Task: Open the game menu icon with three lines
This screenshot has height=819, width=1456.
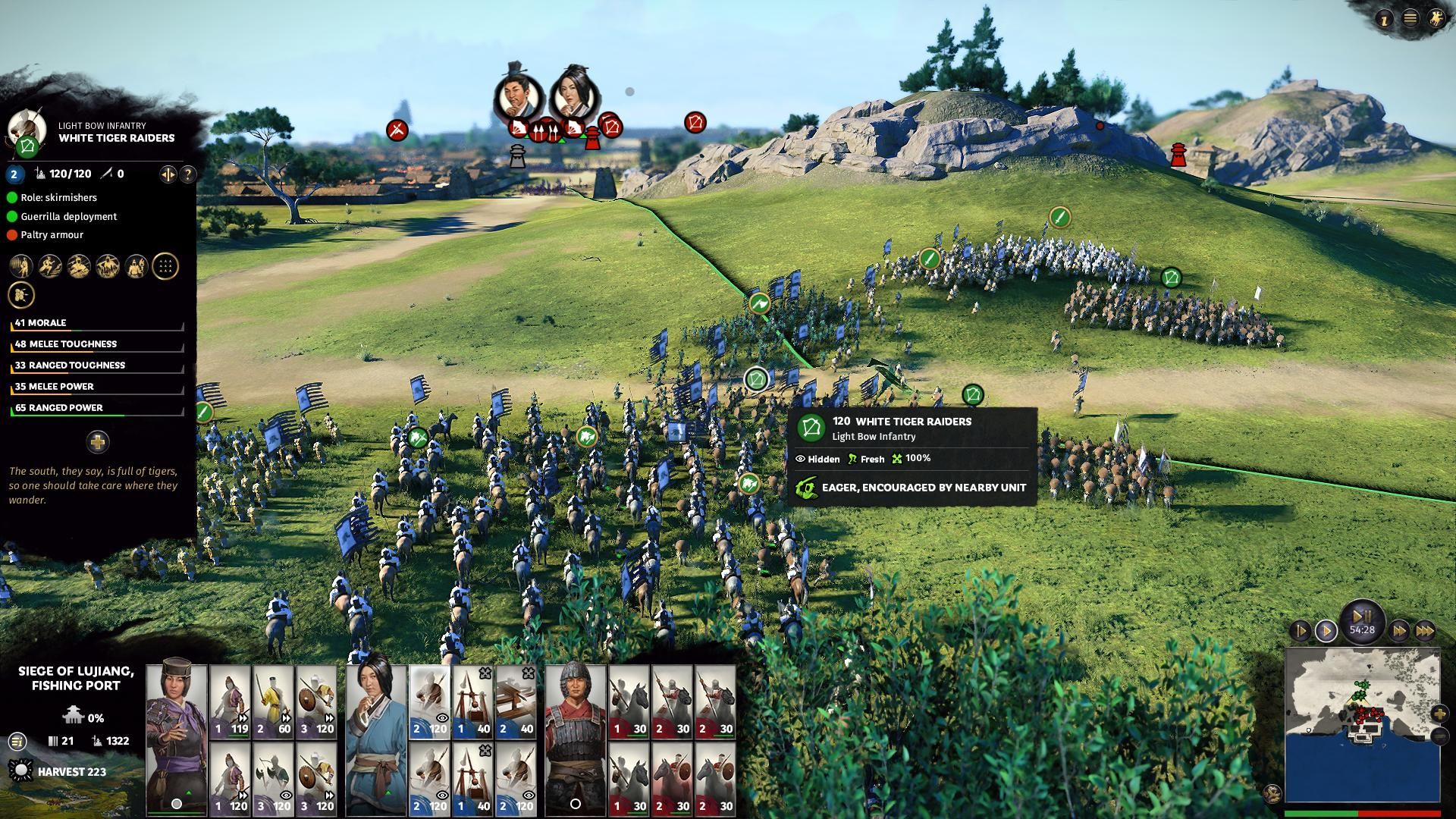Action: point(1410,19)
